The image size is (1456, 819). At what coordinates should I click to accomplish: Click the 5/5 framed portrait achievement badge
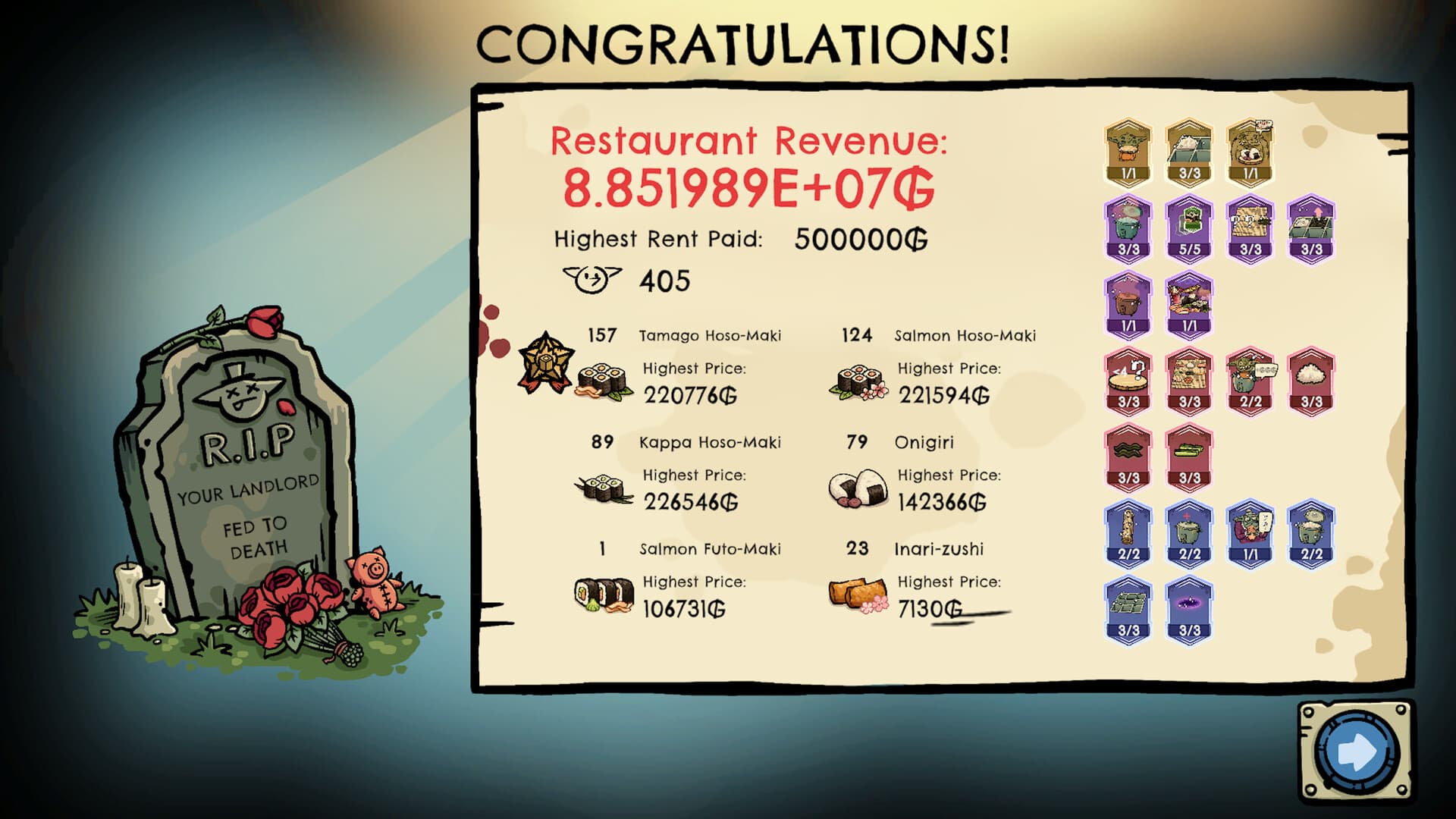pos(1189,227)
